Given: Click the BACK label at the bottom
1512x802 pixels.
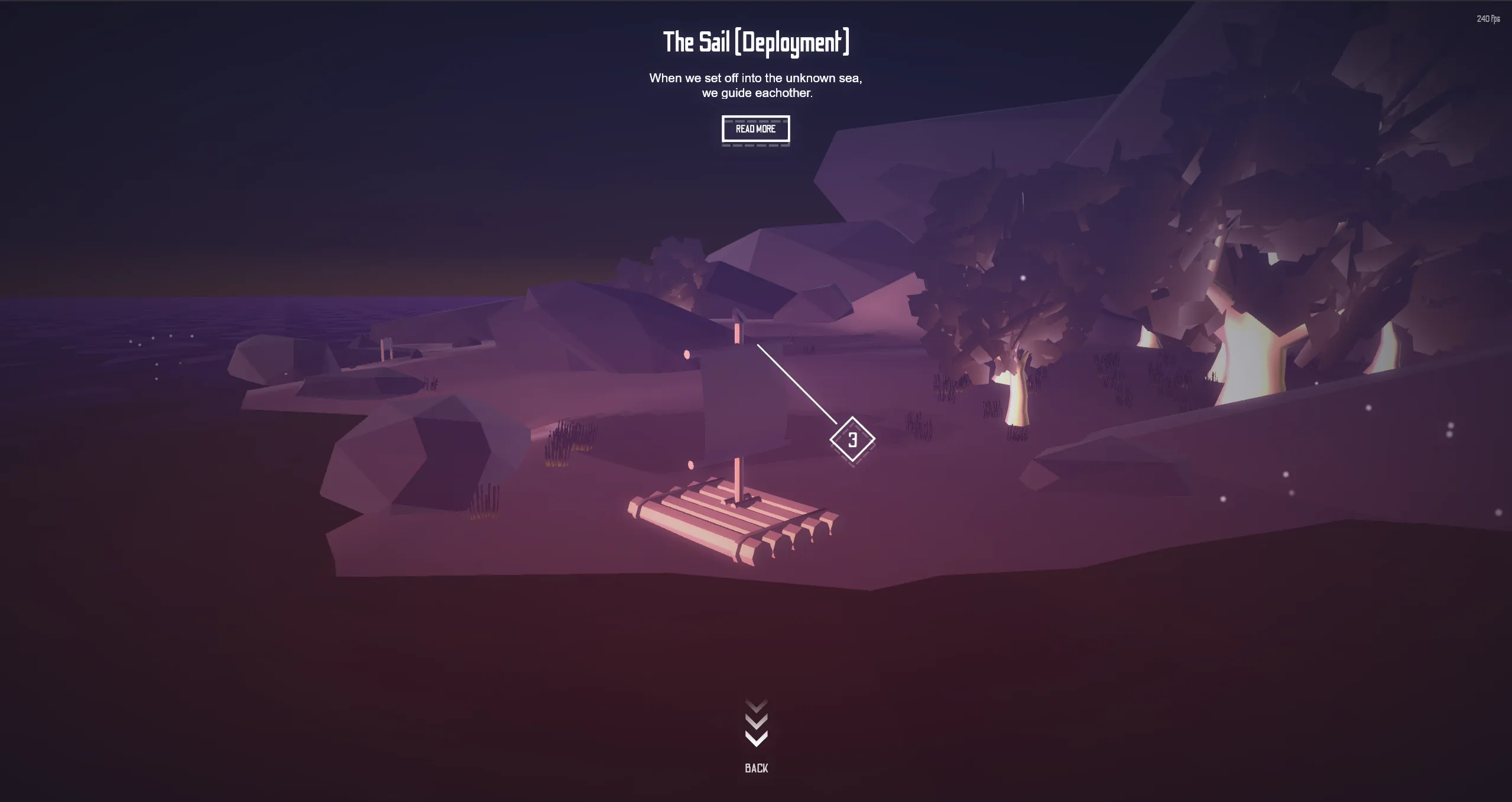Looking at the screenshot, I should click(x=756, y=768).
